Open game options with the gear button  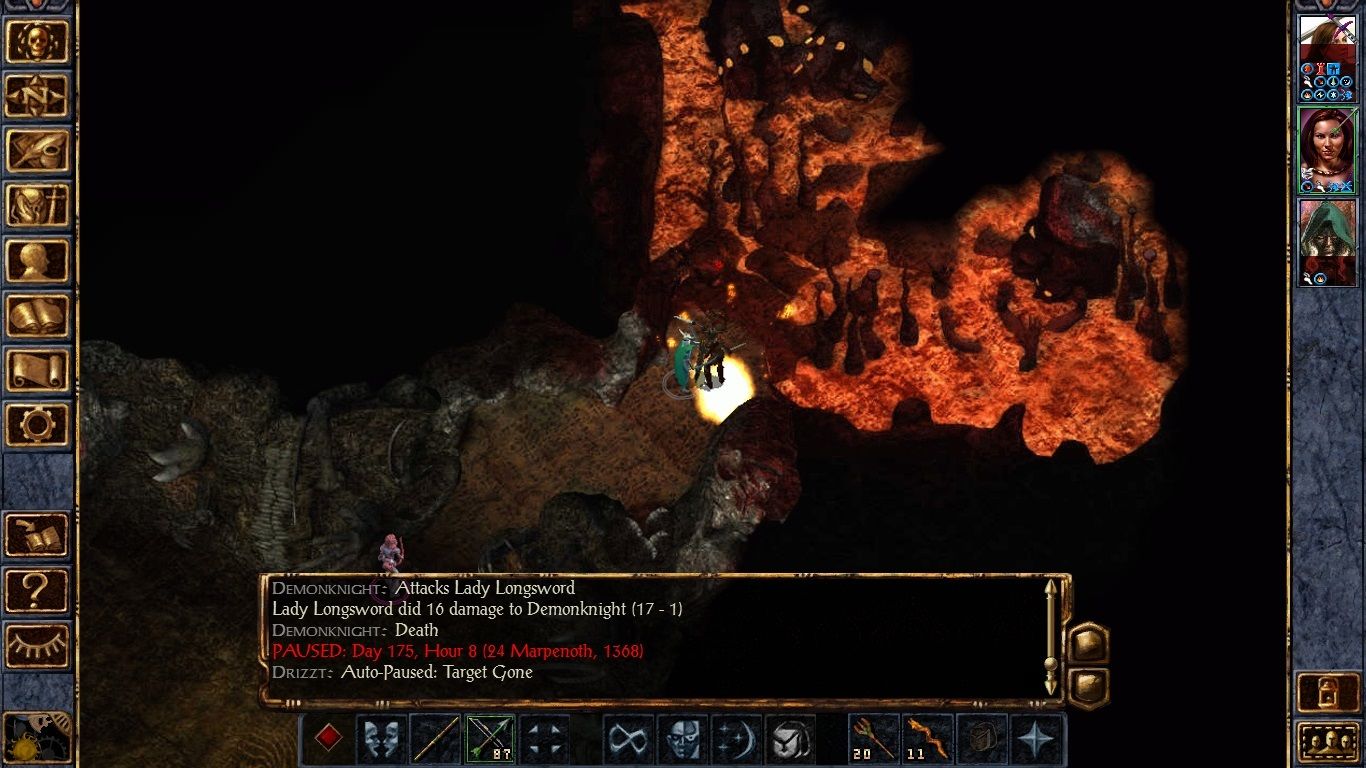(x=37, y=425)
